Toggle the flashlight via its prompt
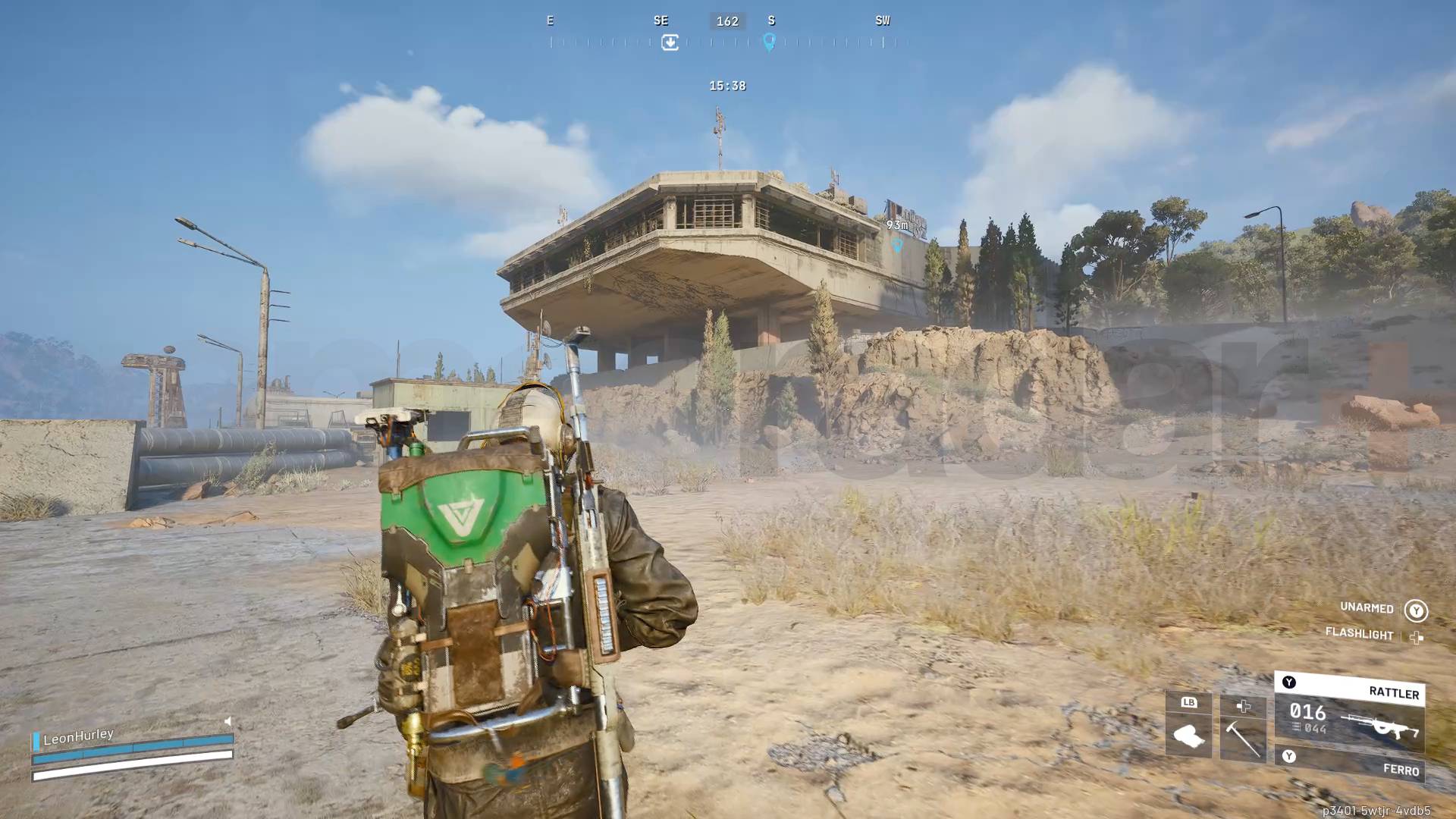Viewport: 1456px width, 819px height. (1359, 635)
